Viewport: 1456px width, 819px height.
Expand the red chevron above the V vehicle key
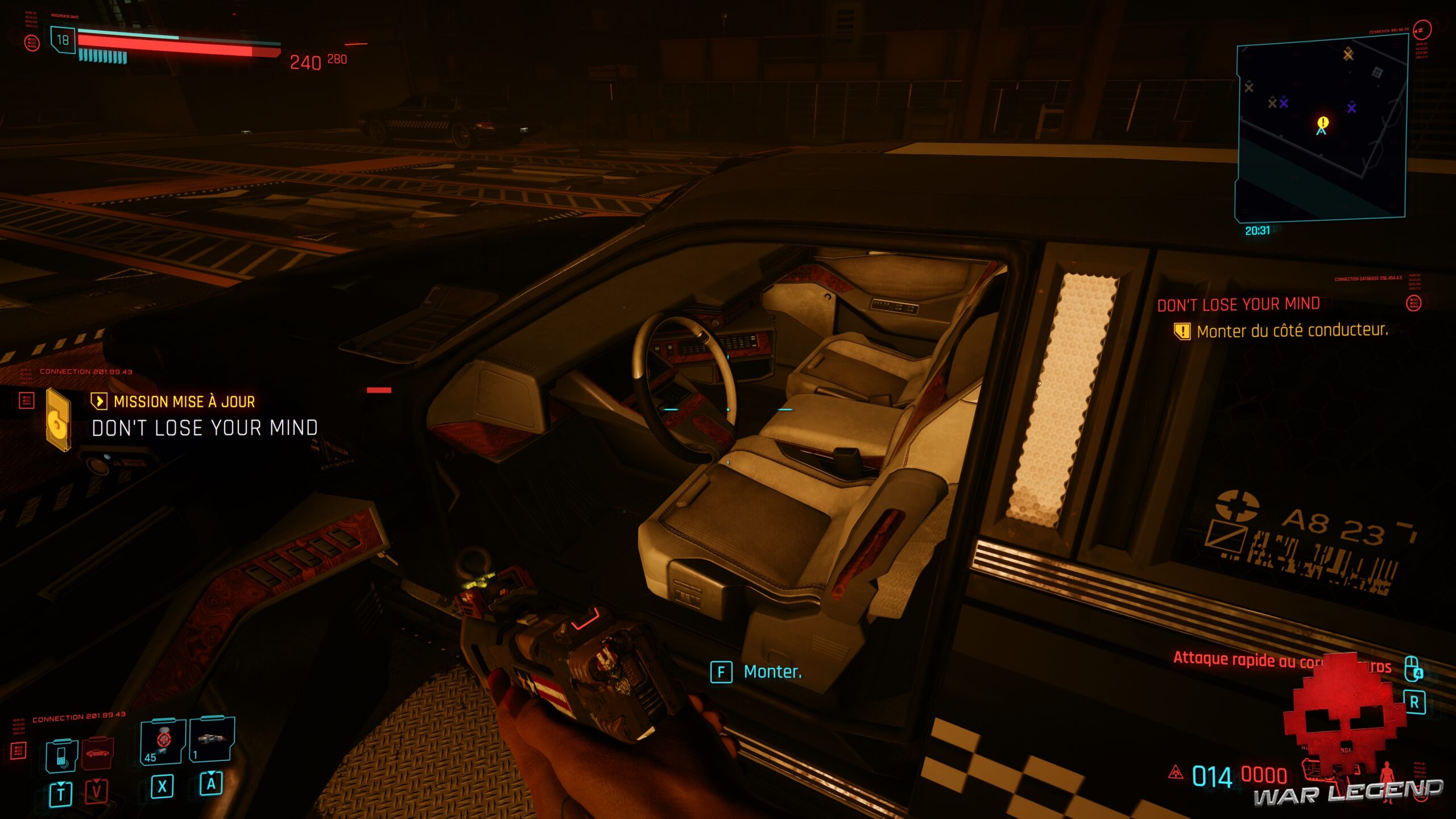pyautogui.click(x=97, y=780)
